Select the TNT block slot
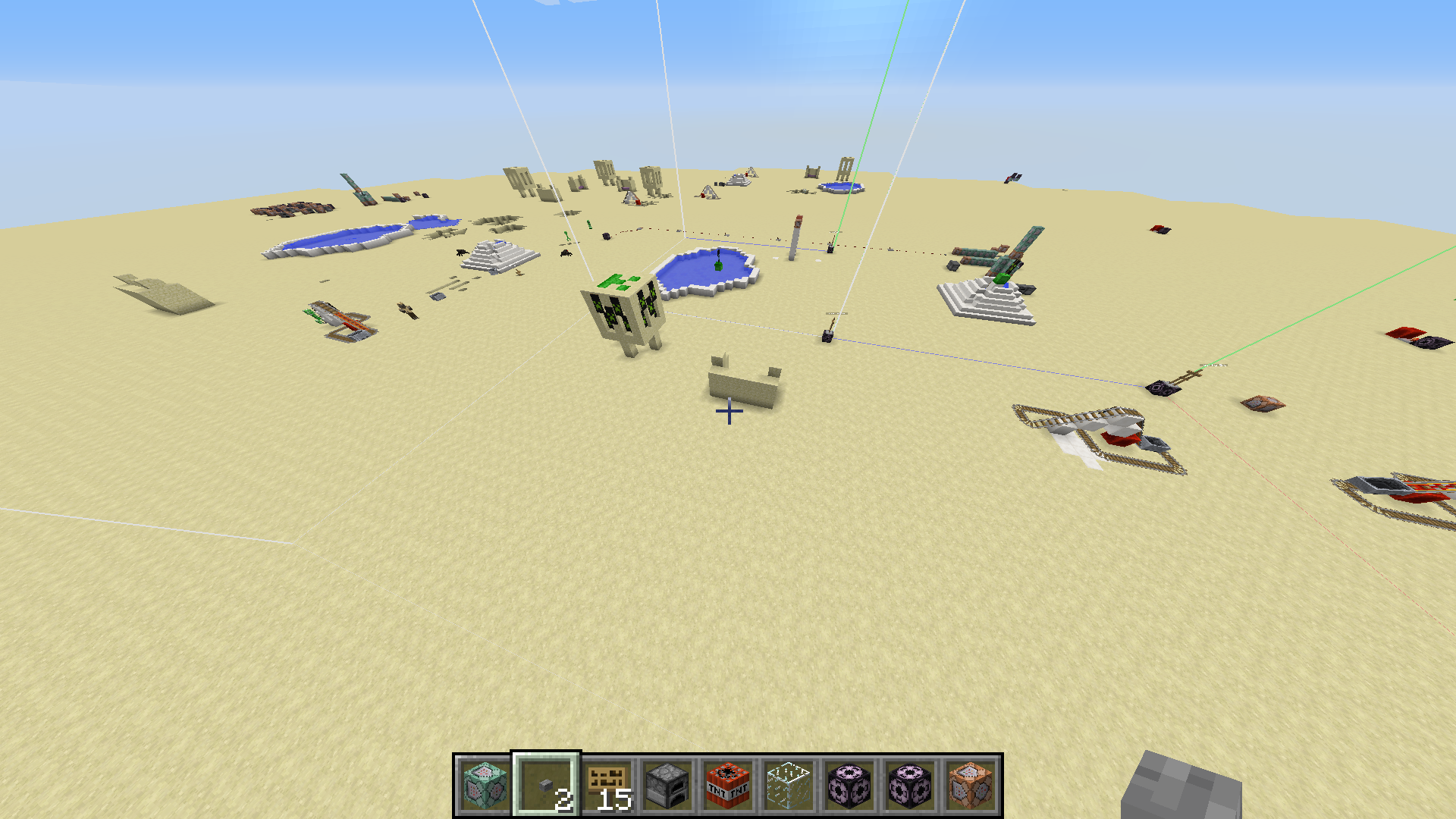 click(x=728, y=785)
